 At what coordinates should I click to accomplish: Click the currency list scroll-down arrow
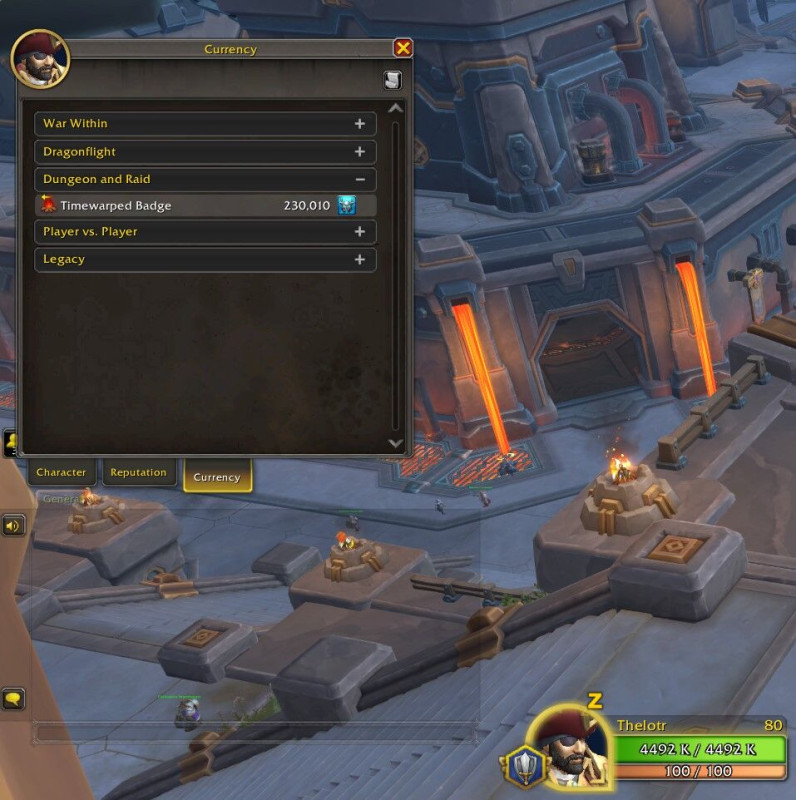(395, 442)
